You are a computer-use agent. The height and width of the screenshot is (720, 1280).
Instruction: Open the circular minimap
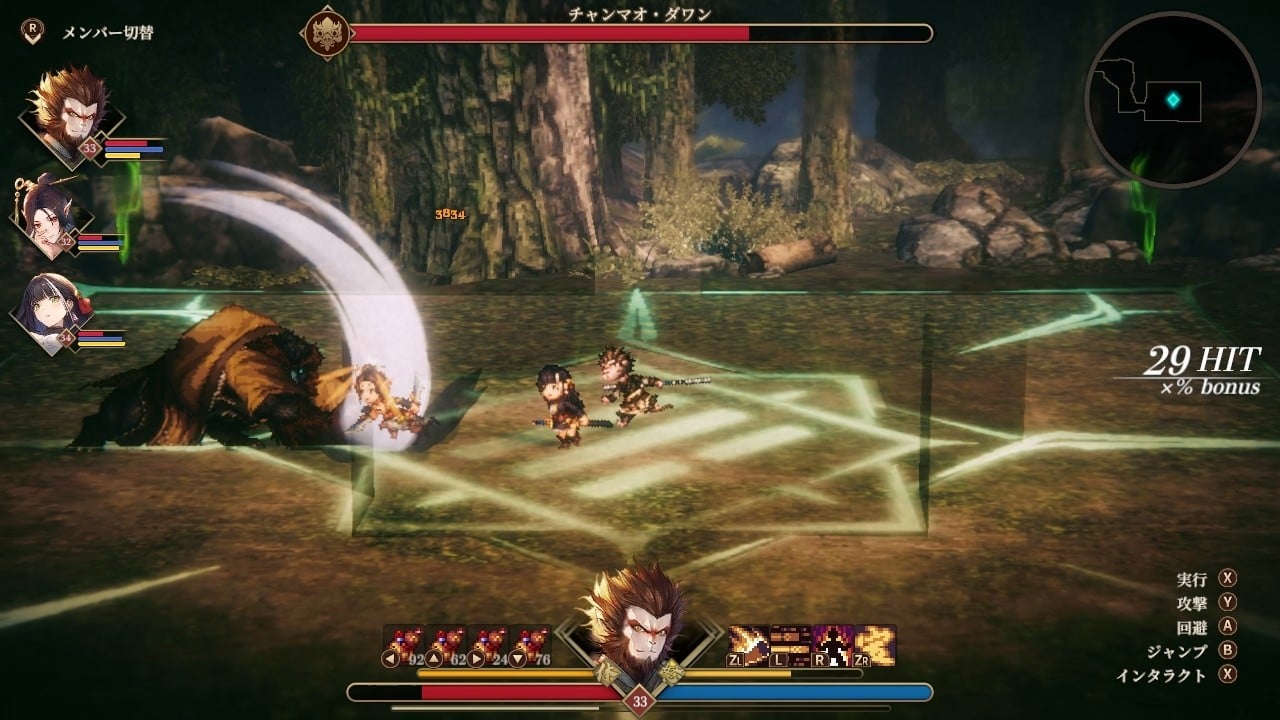[x=1172, y=100]
